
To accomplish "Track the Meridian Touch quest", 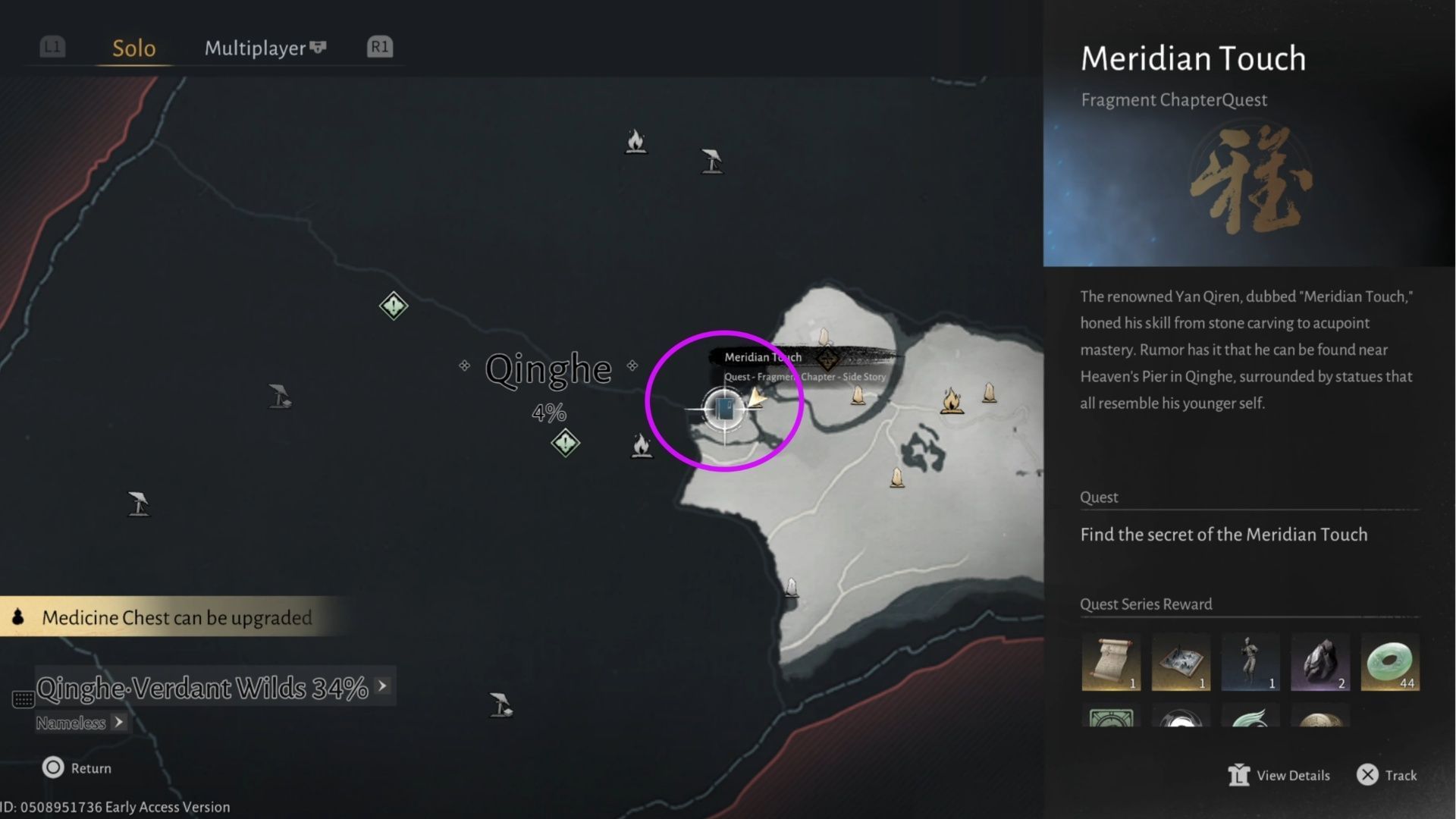I will tap(1387, 775).
